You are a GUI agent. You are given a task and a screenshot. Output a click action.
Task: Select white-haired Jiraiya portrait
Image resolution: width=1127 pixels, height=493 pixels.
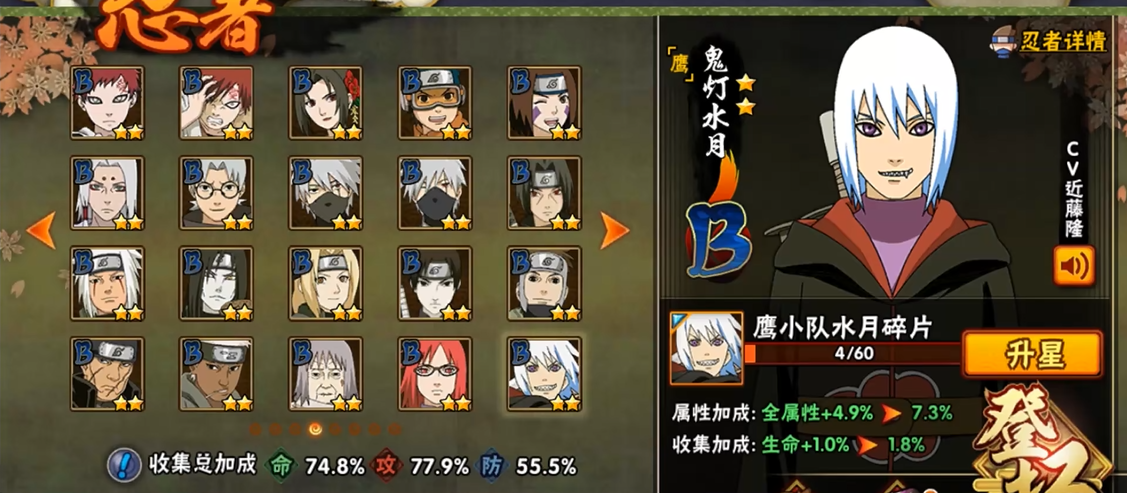click(107, 283)
